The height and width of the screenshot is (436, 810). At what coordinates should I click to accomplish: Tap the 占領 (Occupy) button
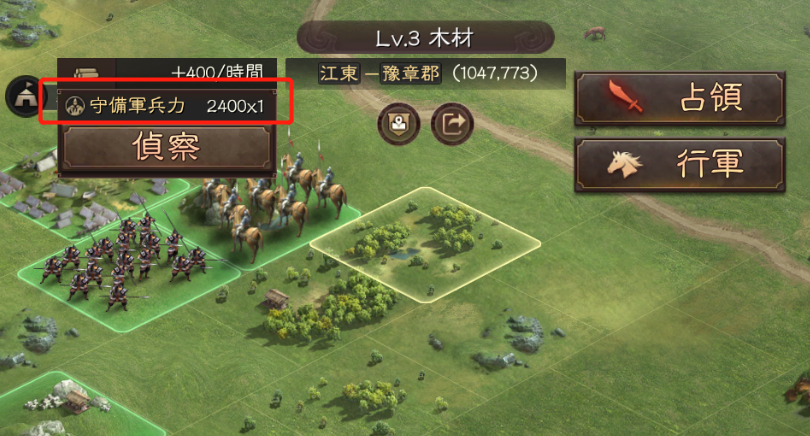[678, 99]
